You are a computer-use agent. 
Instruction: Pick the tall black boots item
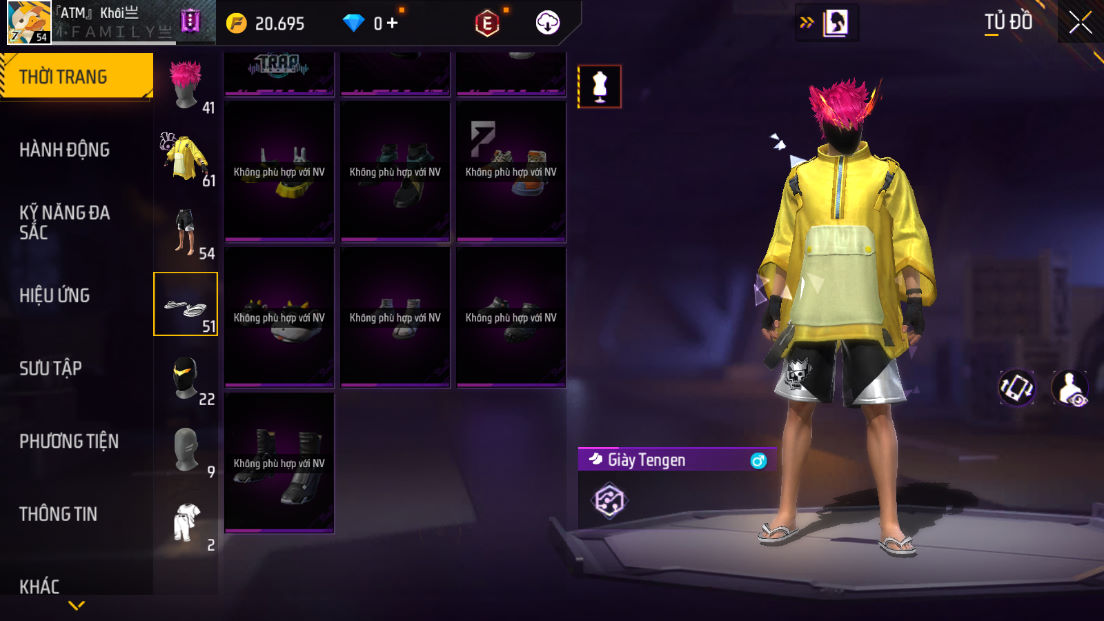point(279,462)
